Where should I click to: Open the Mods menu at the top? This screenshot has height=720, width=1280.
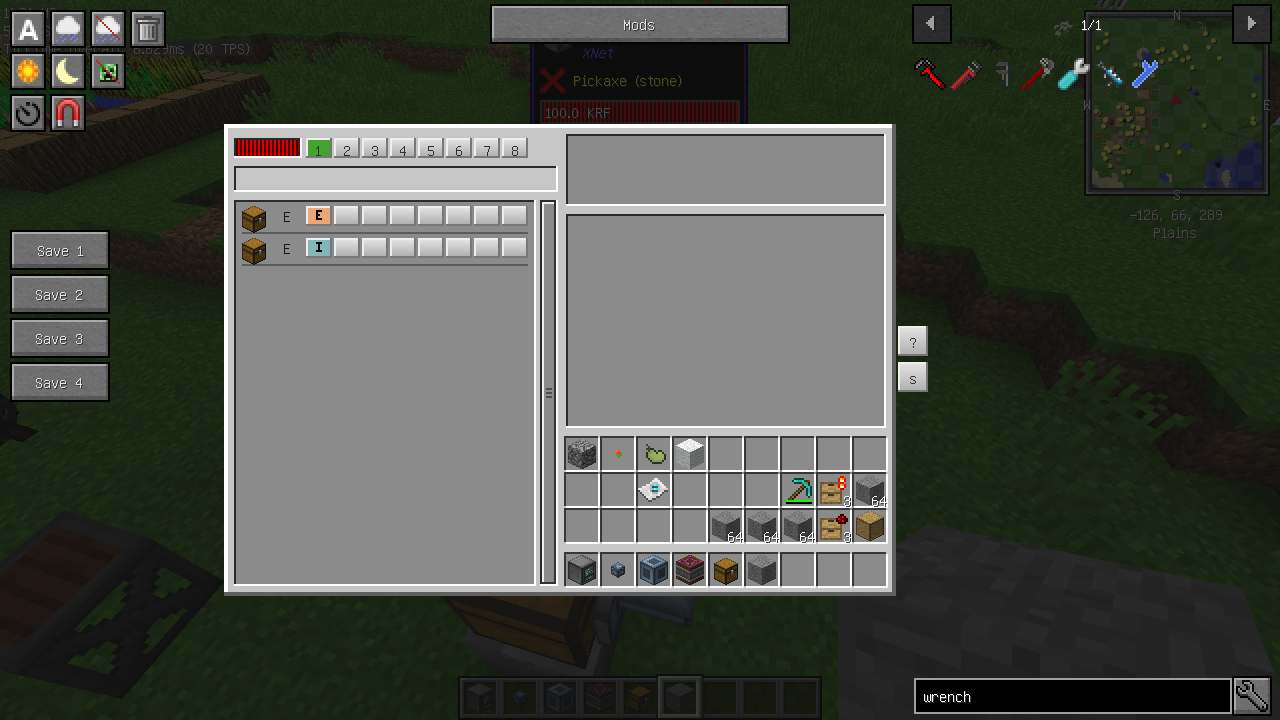pos(639,24)
